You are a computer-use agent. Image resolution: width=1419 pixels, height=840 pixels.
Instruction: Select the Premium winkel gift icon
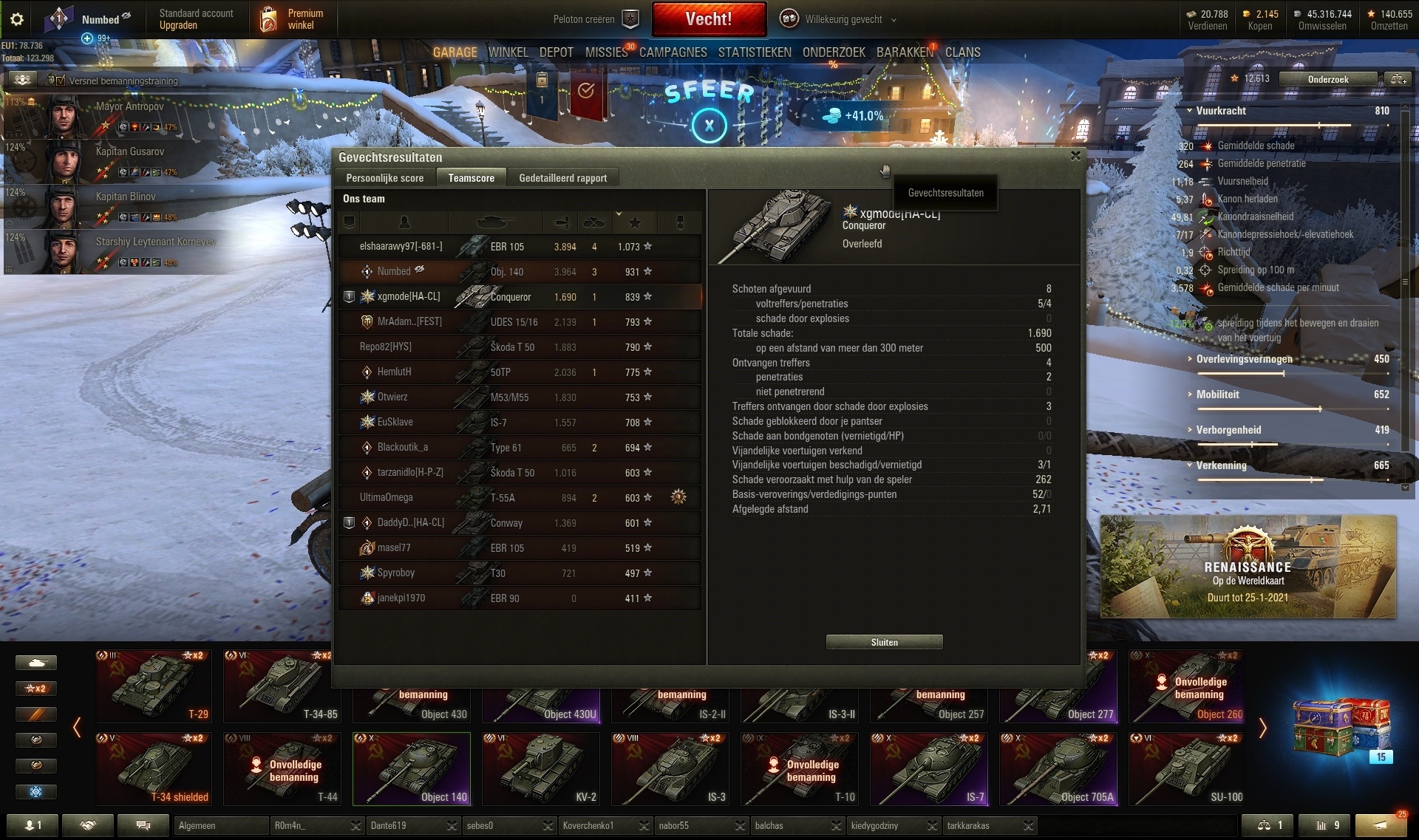pyautogui.click(x=266, y=18)
